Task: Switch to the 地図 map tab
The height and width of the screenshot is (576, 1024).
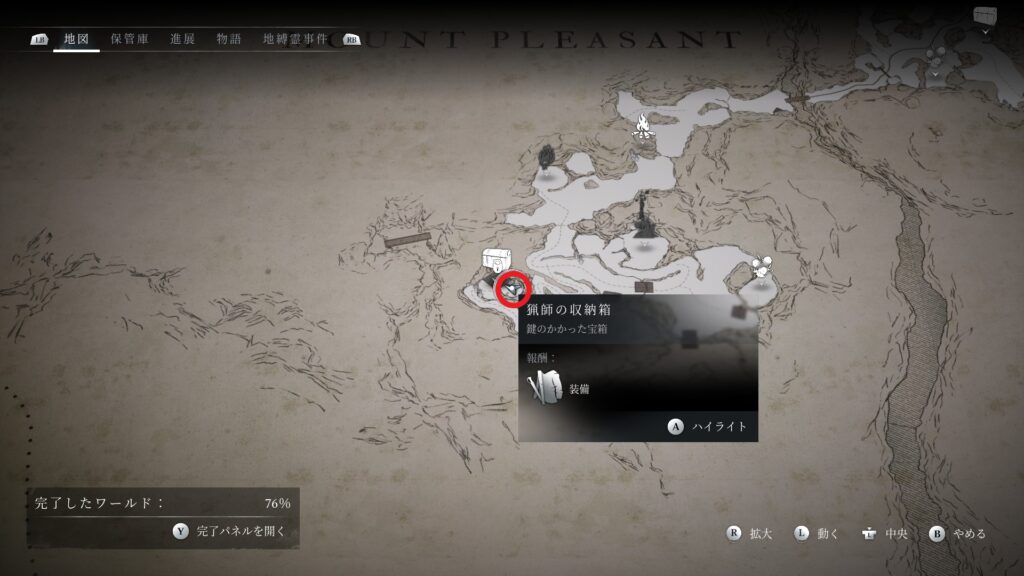Action: tap(76, 39)
